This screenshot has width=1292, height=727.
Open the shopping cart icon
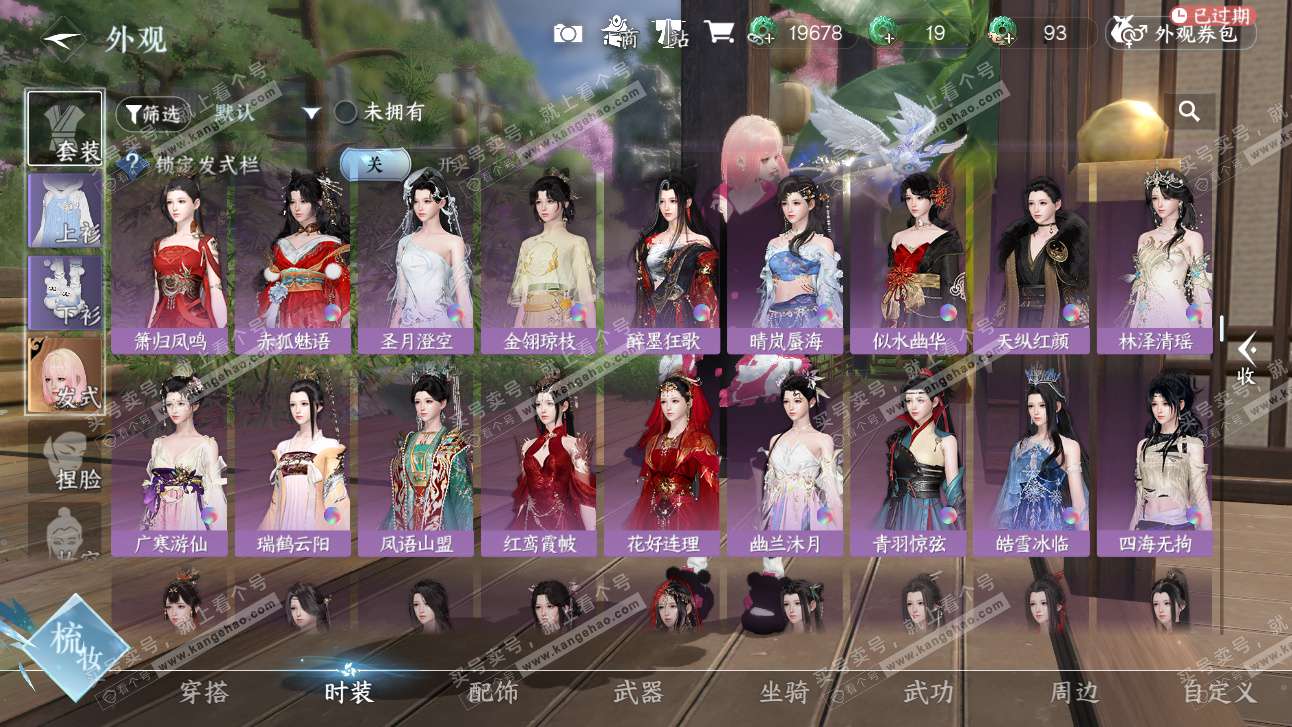click(718, 33)
